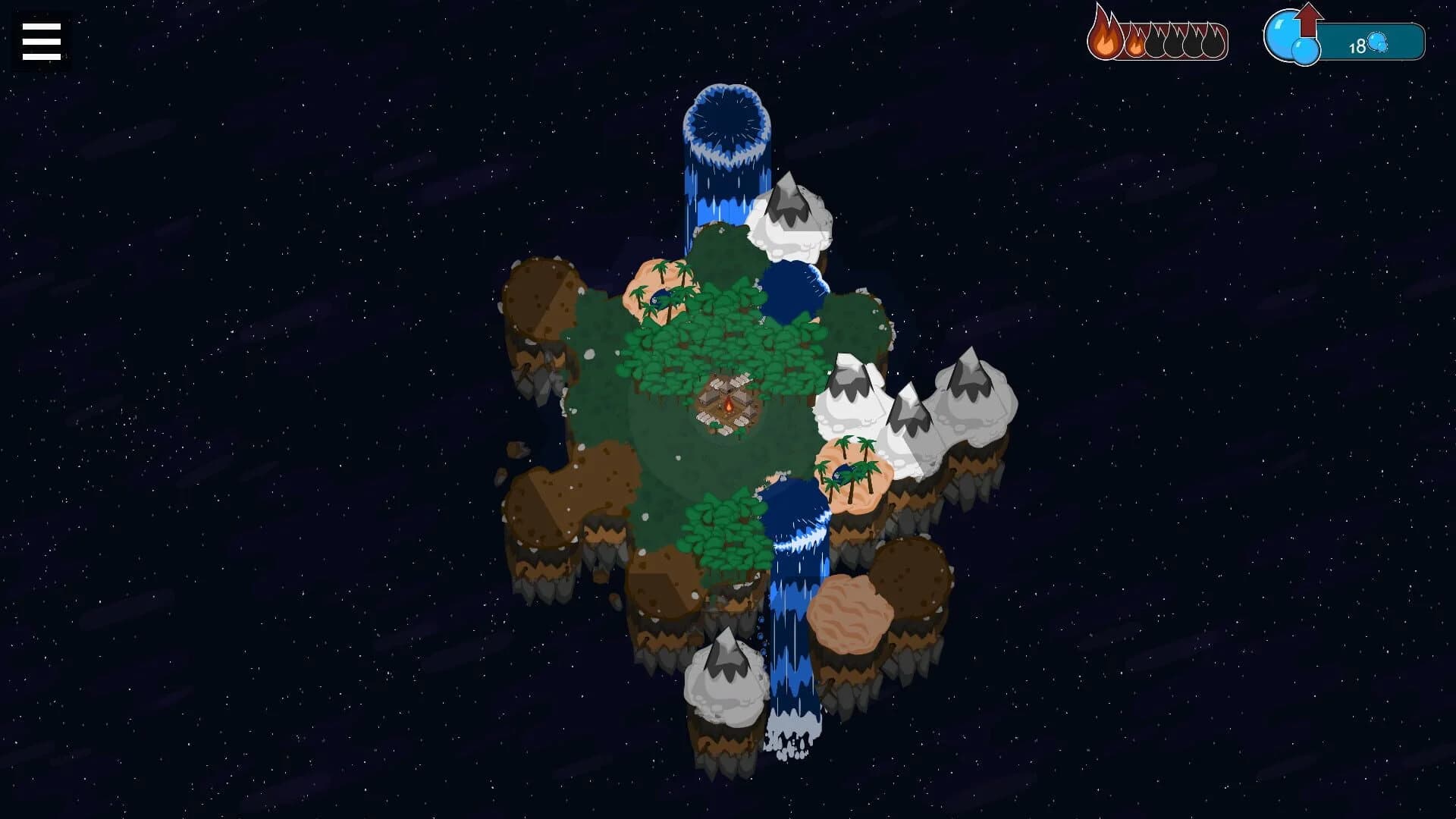Image resolution: width=1456 pixels, height=819 pixels.
Task: Click the red upgrade arrow above the water droplet
Action: pos(1308,20)
